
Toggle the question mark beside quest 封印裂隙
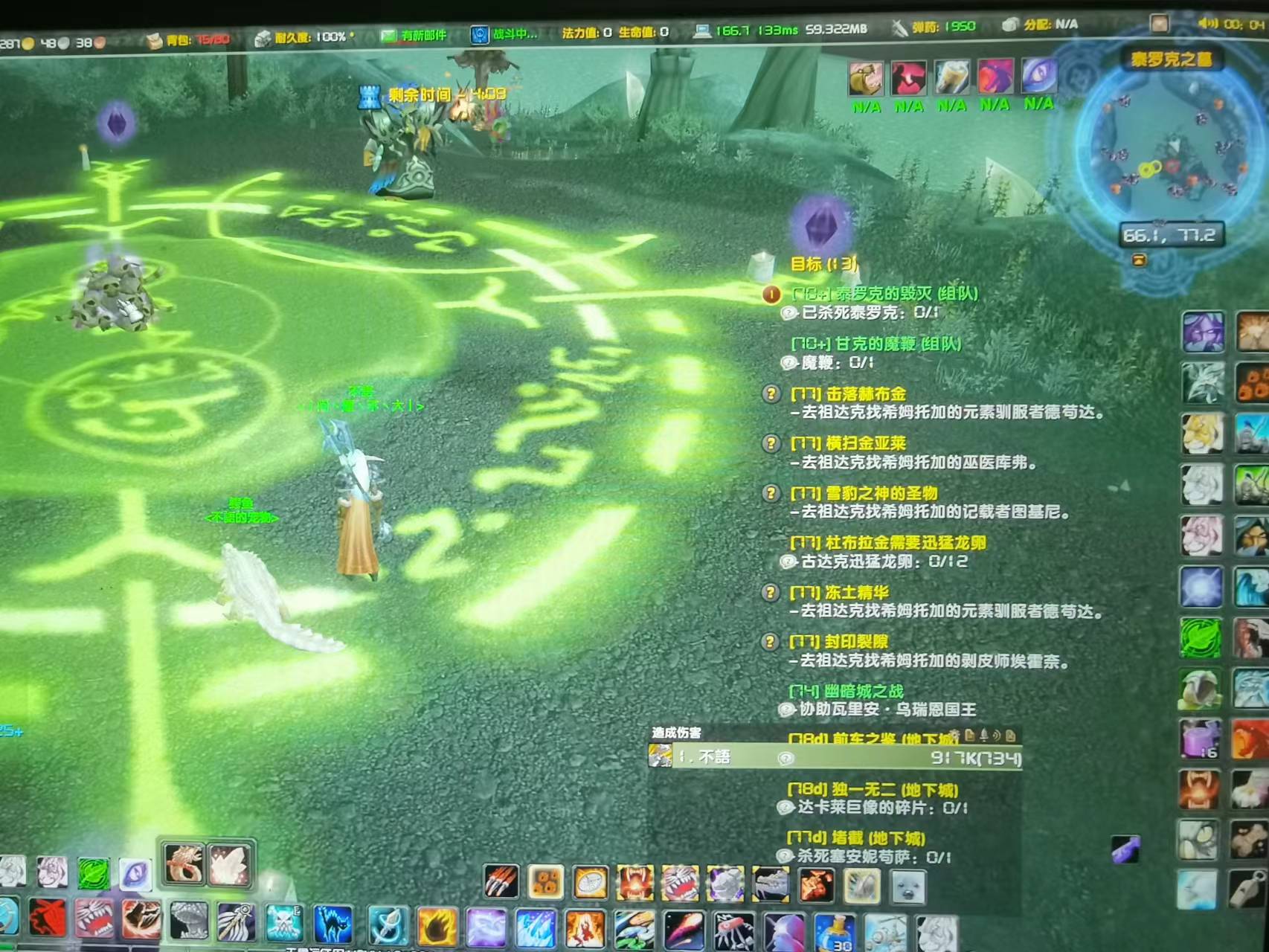772,640
